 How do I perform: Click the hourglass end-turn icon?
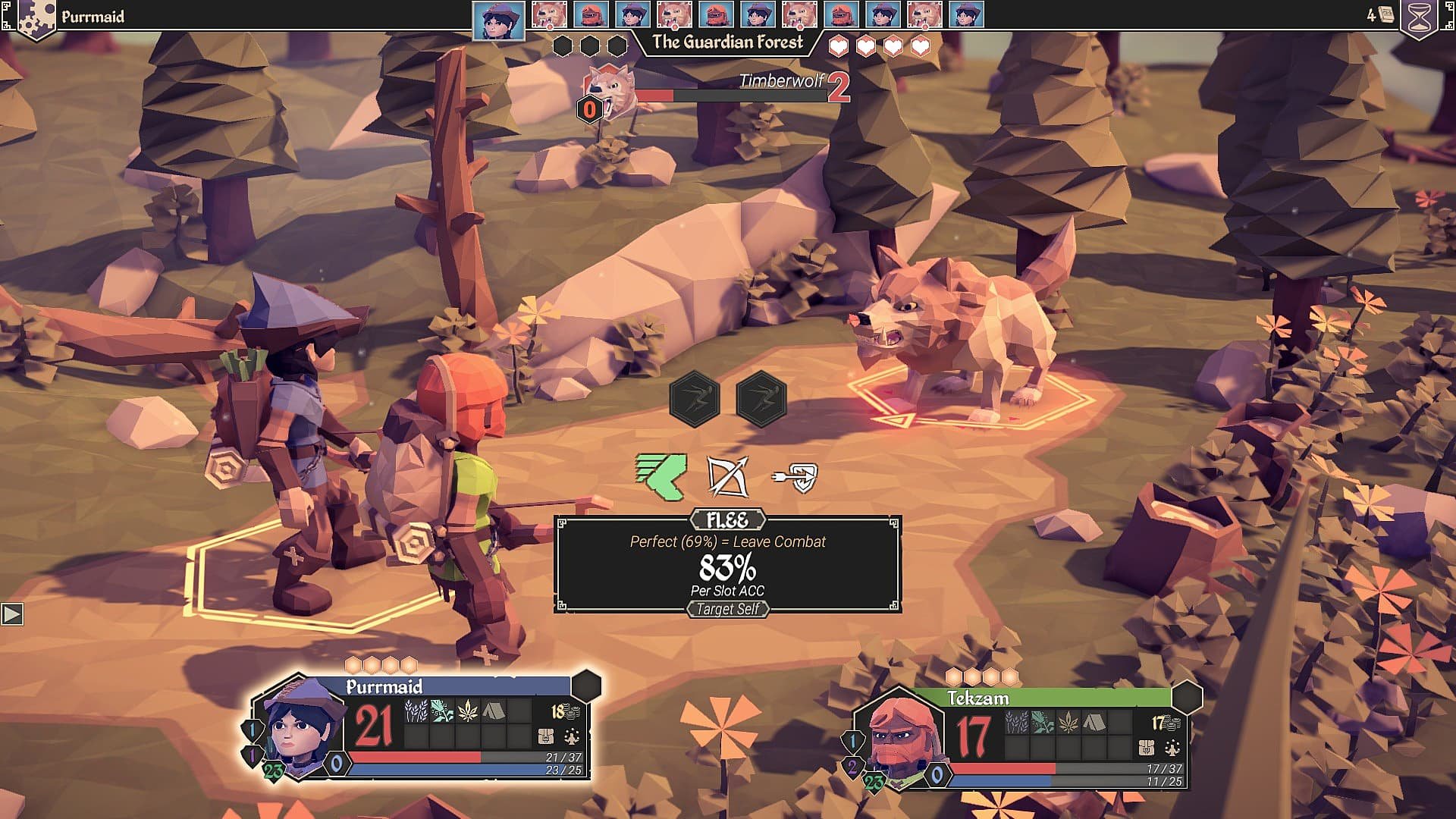1421,17
